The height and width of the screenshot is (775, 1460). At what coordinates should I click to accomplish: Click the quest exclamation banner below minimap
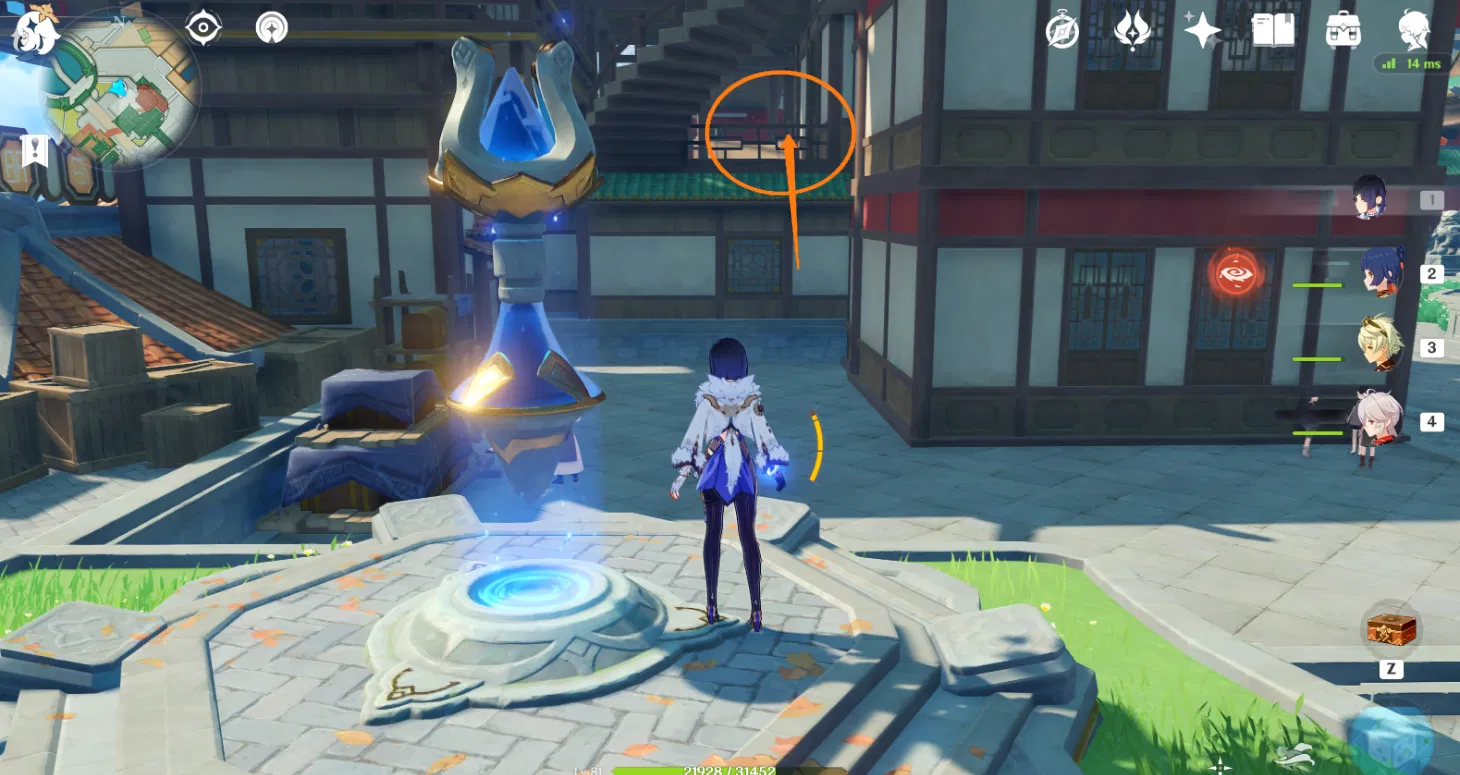click(x=36, y=148)
